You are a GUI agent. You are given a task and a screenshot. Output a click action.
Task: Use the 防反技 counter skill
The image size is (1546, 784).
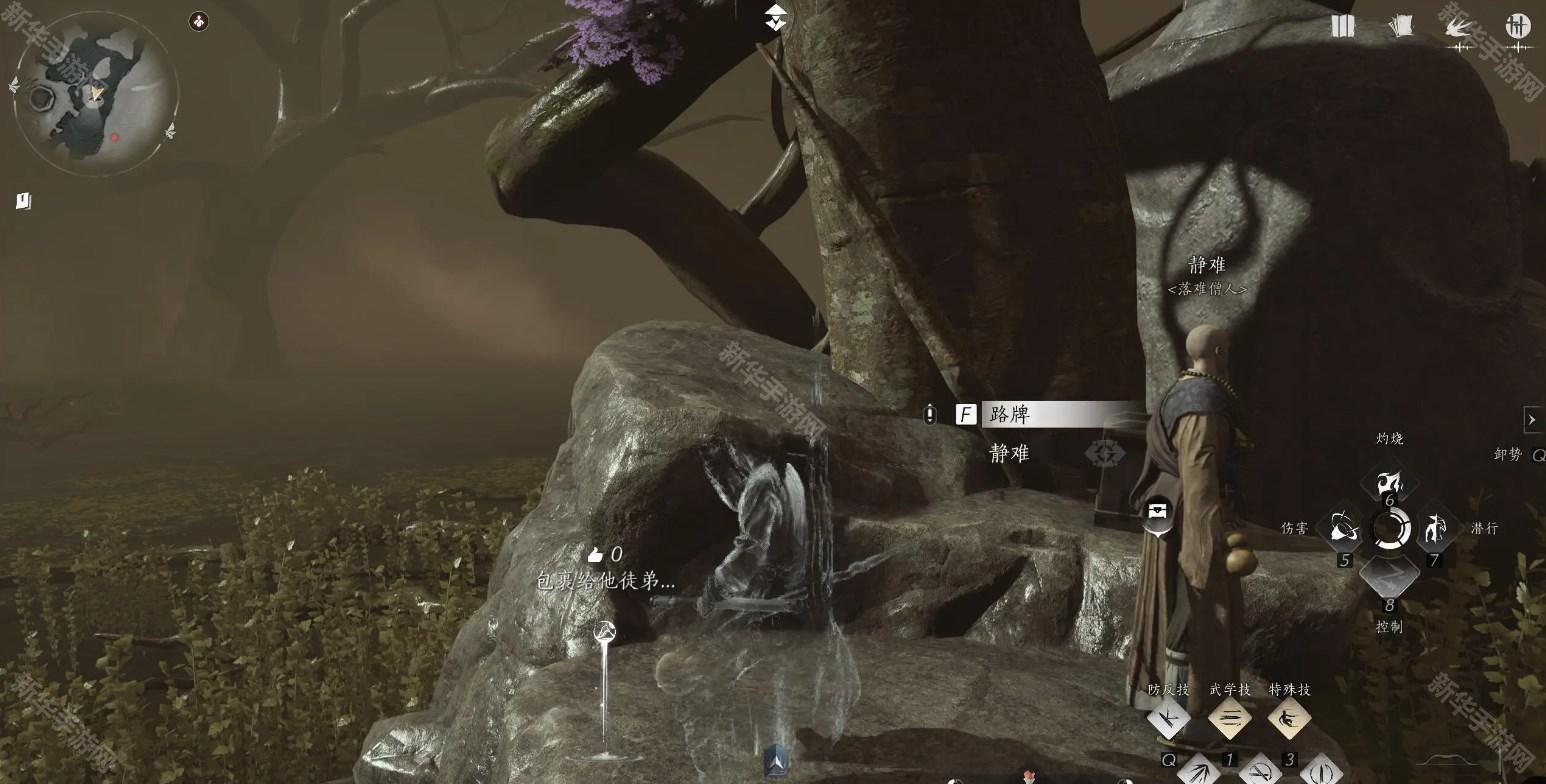click(1168, 719)
